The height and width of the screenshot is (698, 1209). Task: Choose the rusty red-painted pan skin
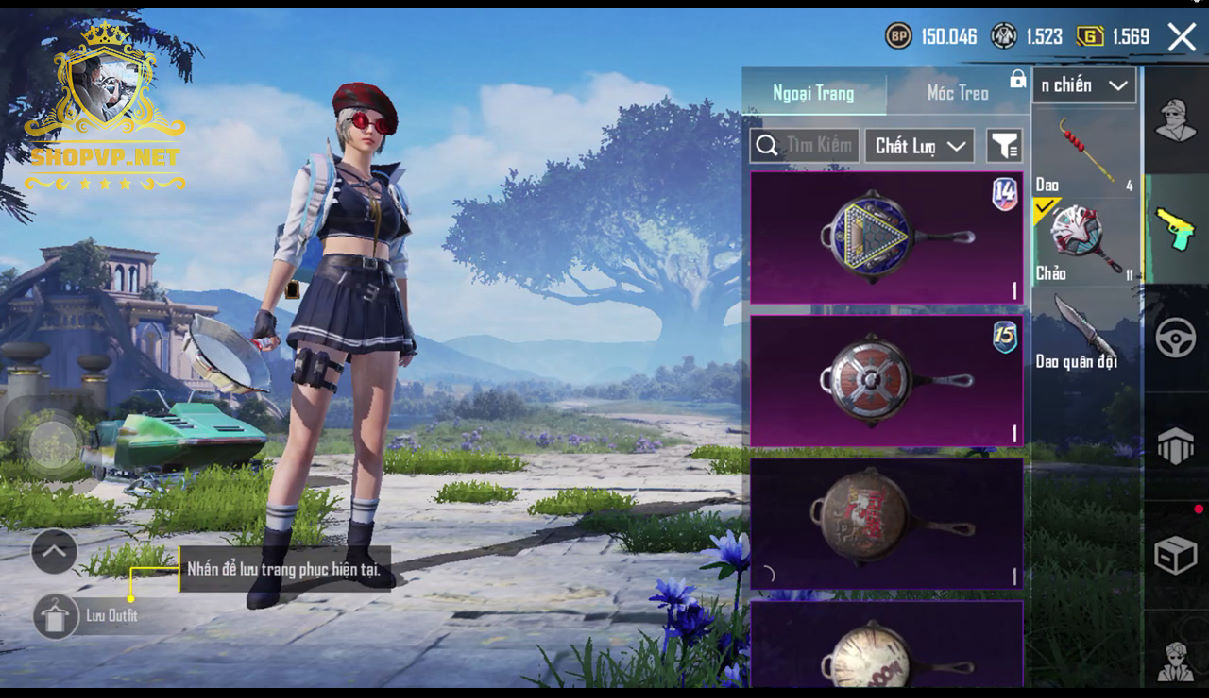coord(886,523)
